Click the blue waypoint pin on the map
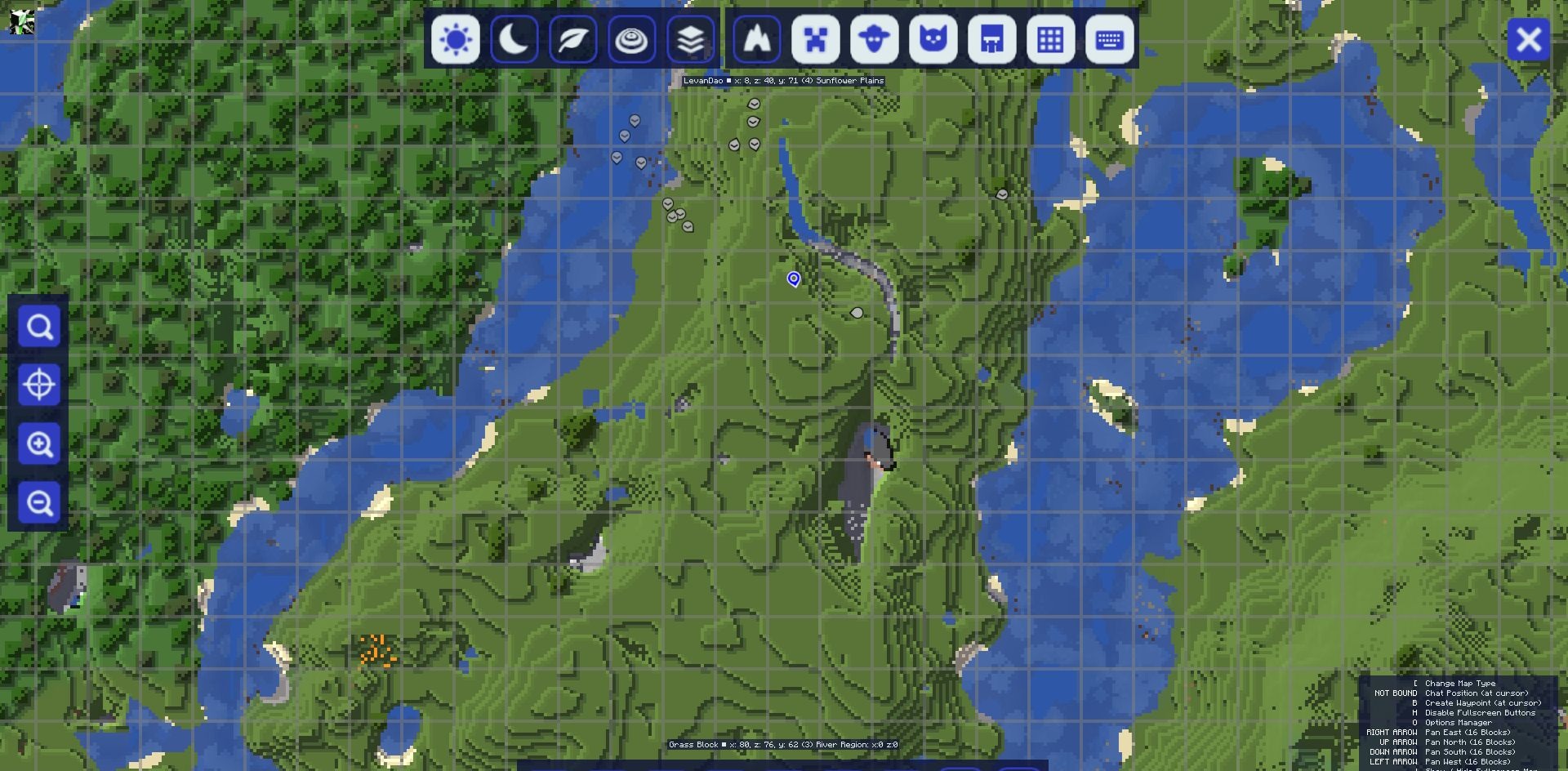The image size is (1568, 771). [795, 279]
